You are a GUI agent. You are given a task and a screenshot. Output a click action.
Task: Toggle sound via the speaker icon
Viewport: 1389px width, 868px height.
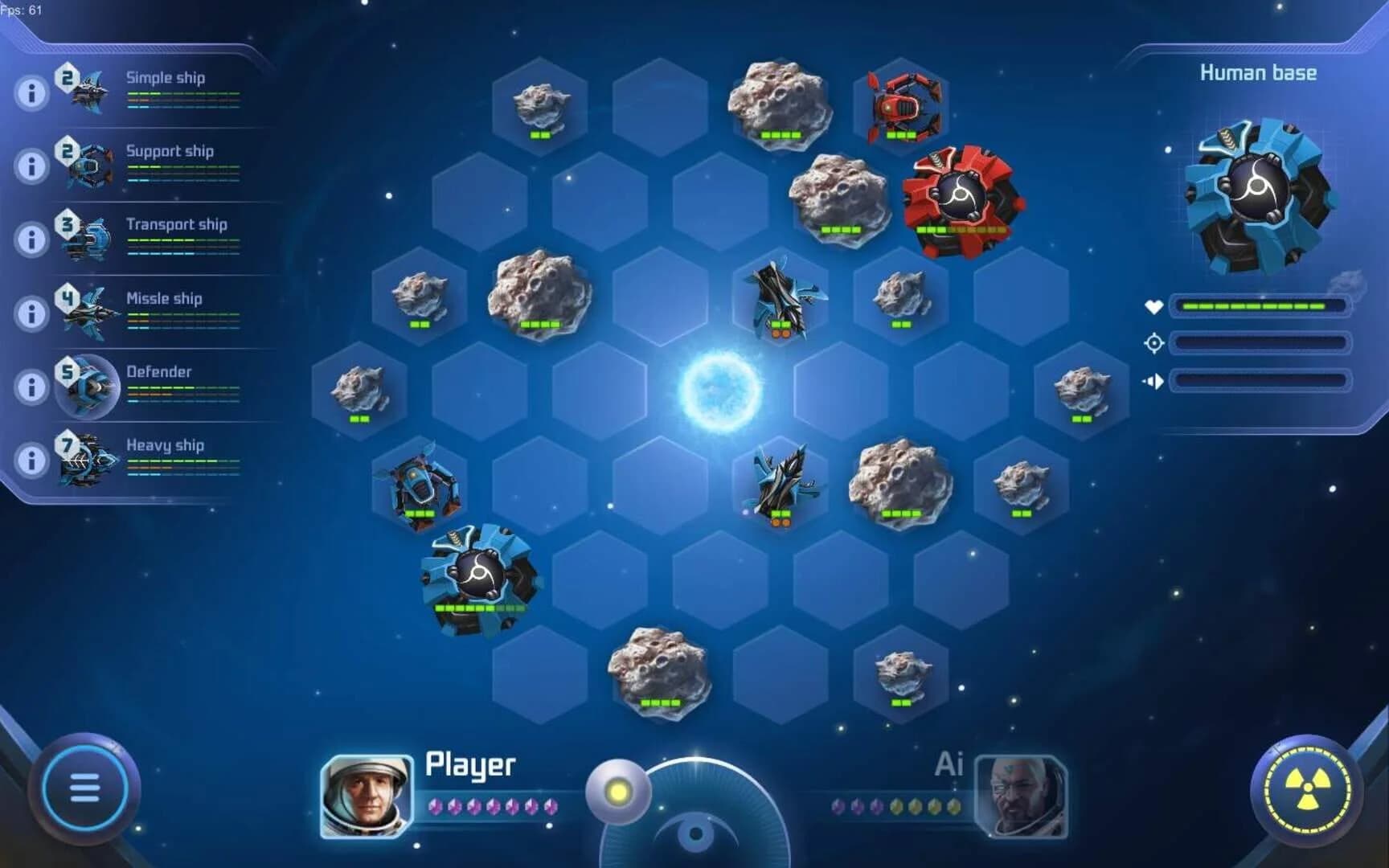1153,379
